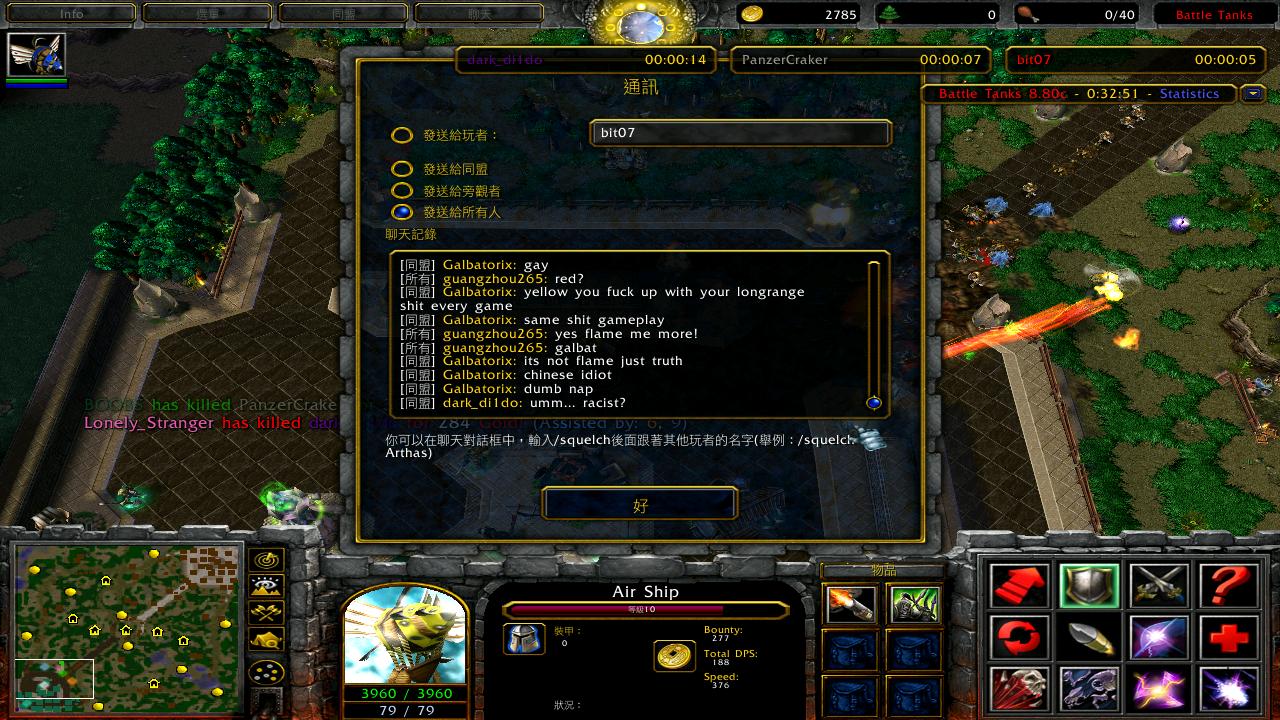Select the Air Ship hero portrait icon

pos(36,55)
